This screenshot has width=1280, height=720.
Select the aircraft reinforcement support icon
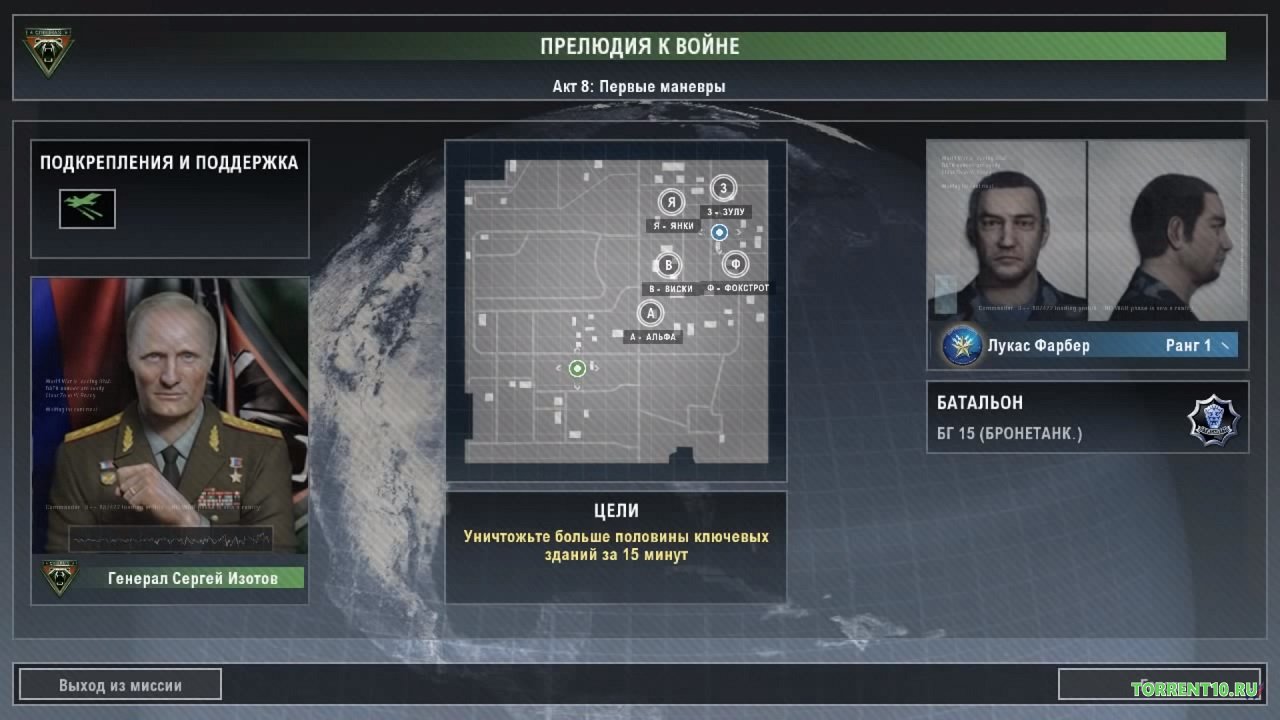[87, 208]
